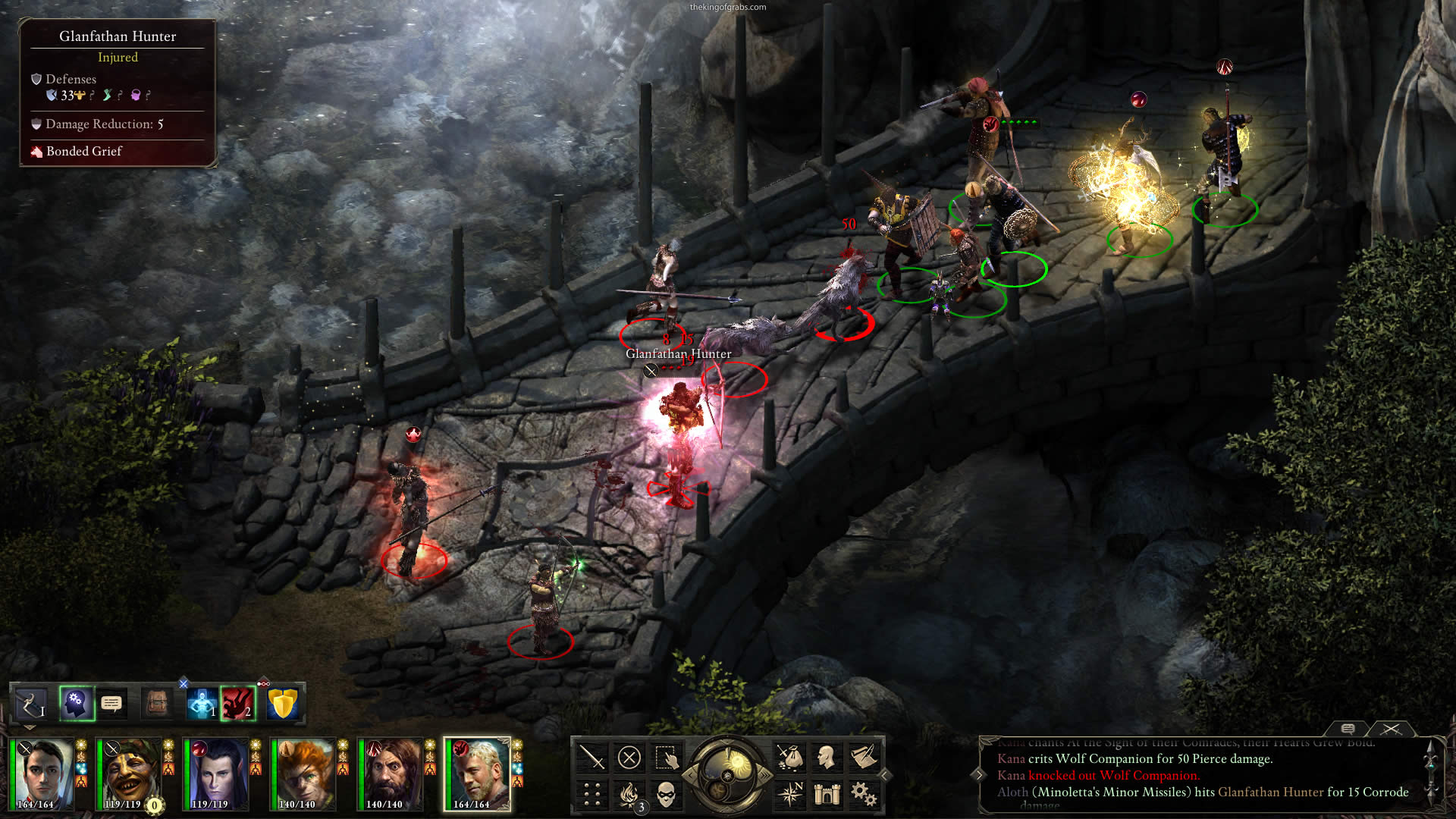Activate the golden shields defensive ability

tap(282, 704)
